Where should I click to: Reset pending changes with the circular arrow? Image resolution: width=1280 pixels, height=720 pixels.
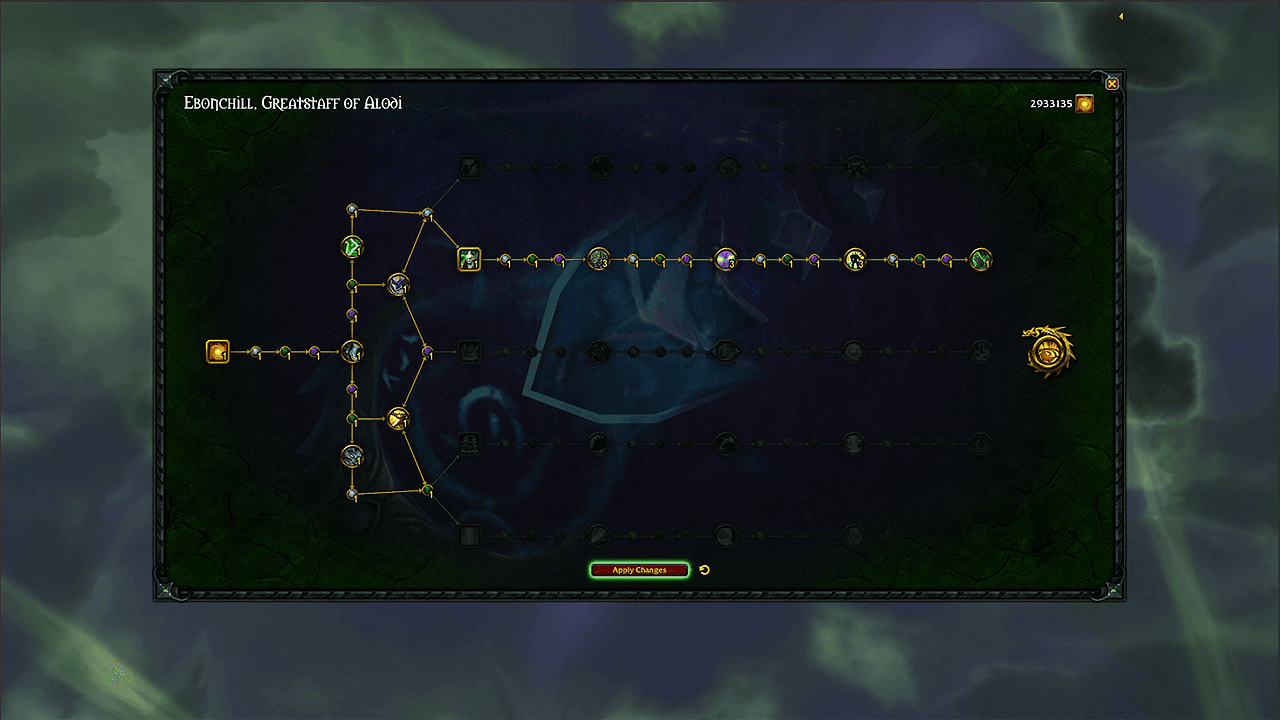coord(705,569)
